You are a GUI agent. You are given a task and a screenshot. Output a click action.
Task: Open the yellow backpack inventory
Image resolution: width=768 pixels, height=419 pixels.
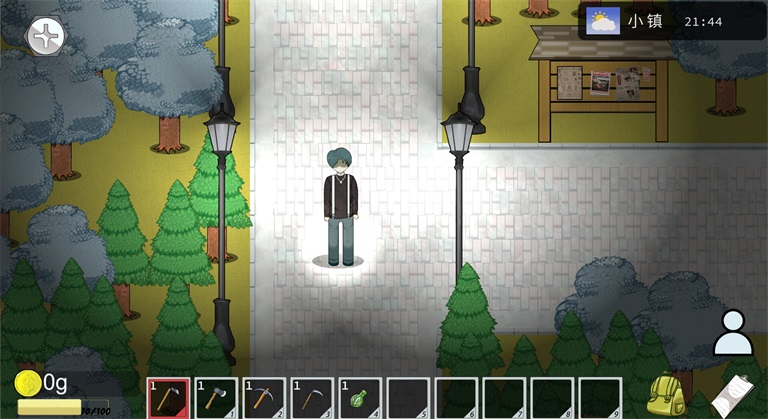coord(667,395)
